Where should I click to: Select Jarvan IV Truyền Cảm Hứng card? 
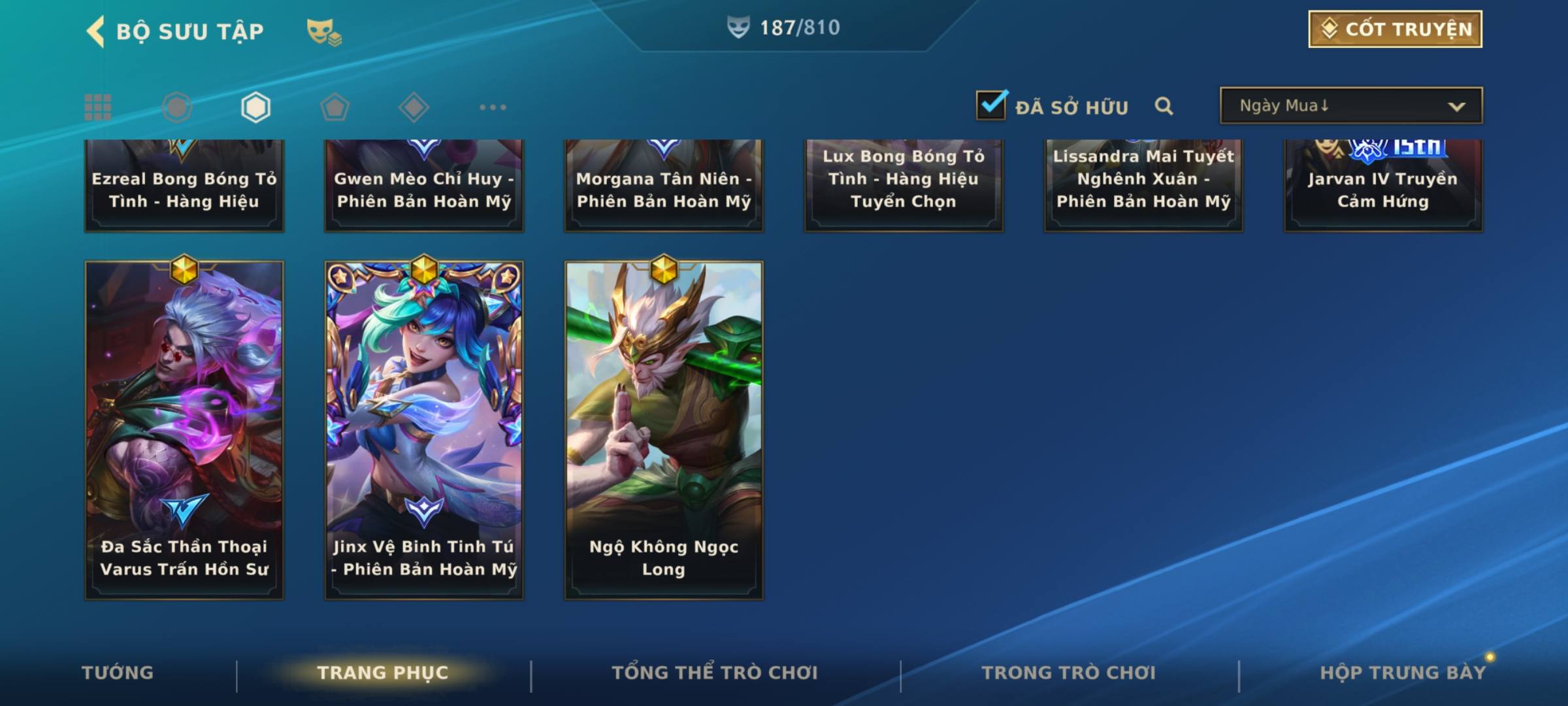click(x=1383, y=186)
